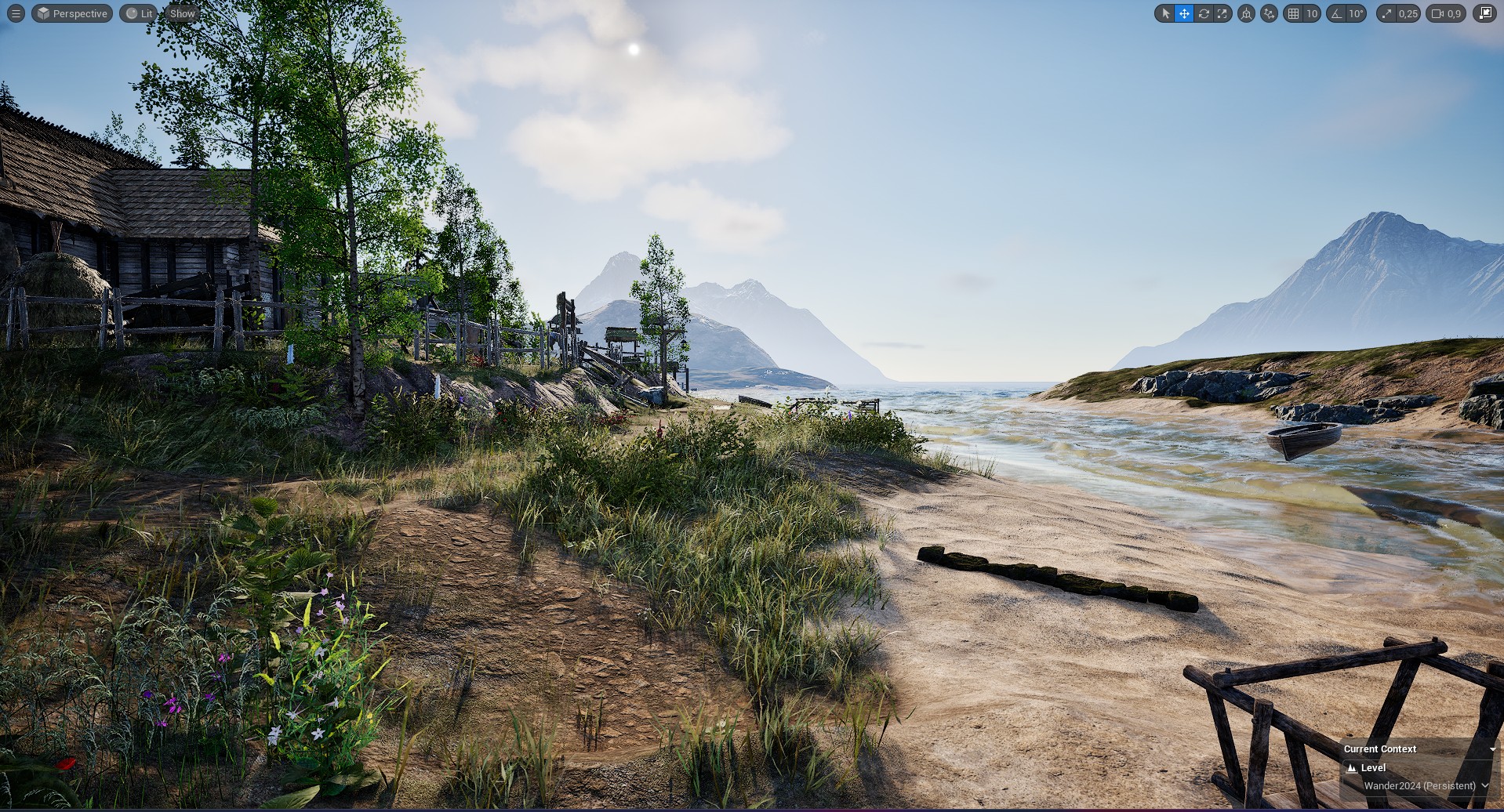Open the Perspective view dropdown
The width and height of the screenshot is (1504, 812).
point(72,13)
